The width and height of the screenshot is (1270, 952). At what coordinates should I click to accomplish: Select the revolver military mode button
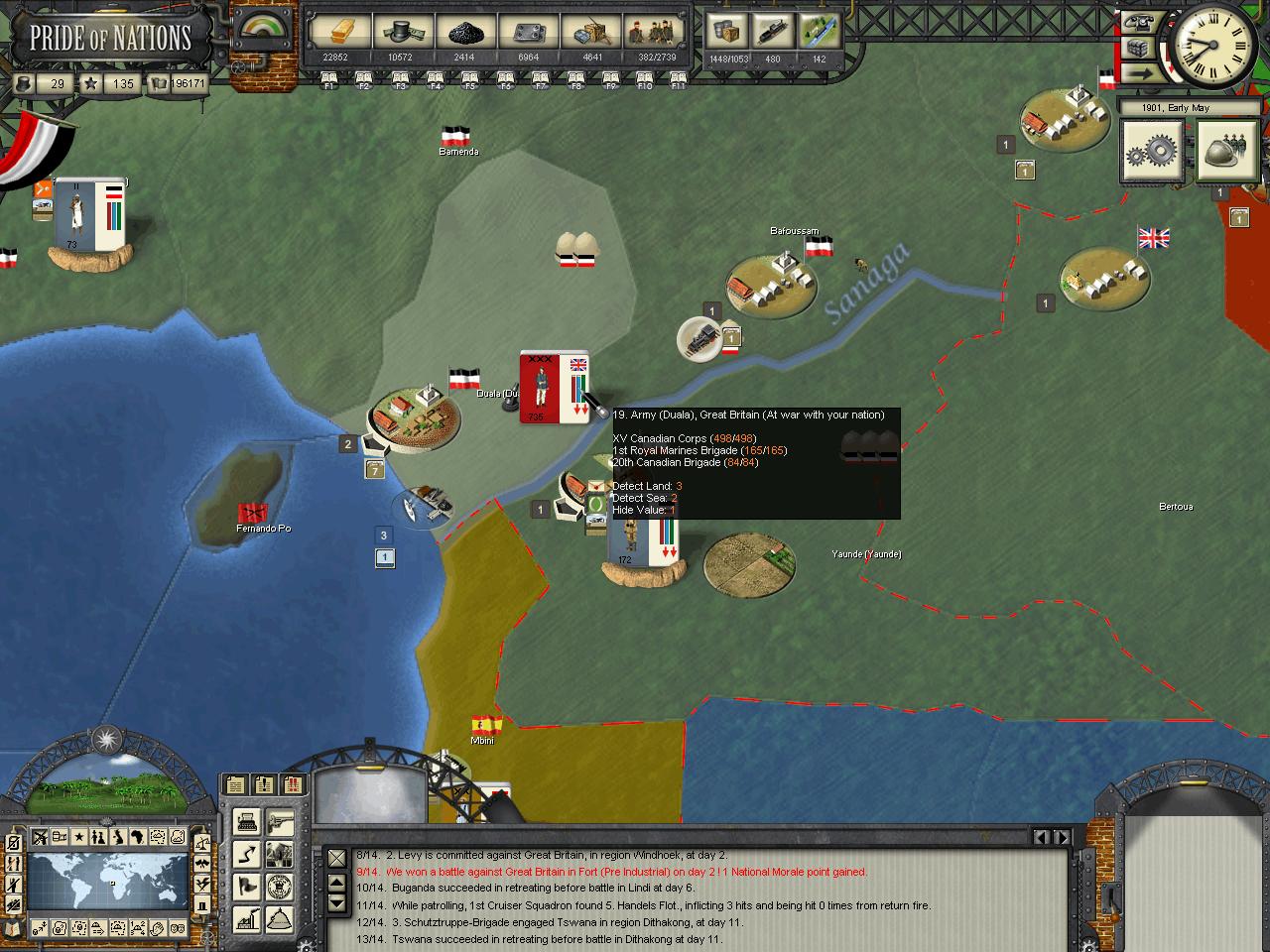[x=280, y=822]
